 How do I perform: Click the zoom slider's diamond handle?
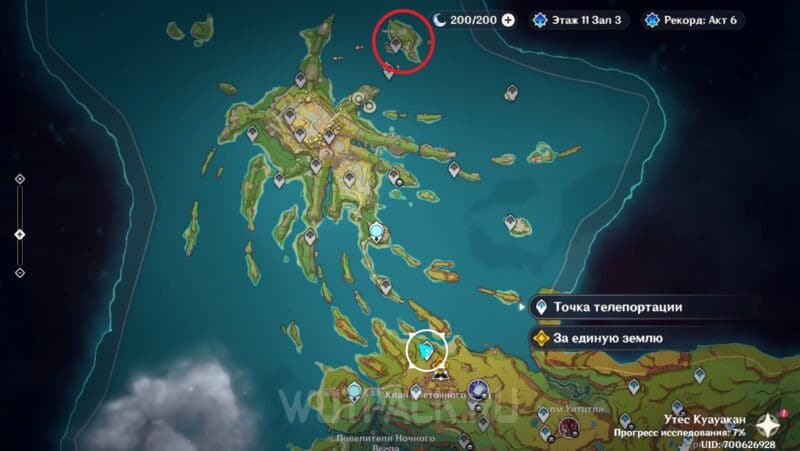coord(20,234)
